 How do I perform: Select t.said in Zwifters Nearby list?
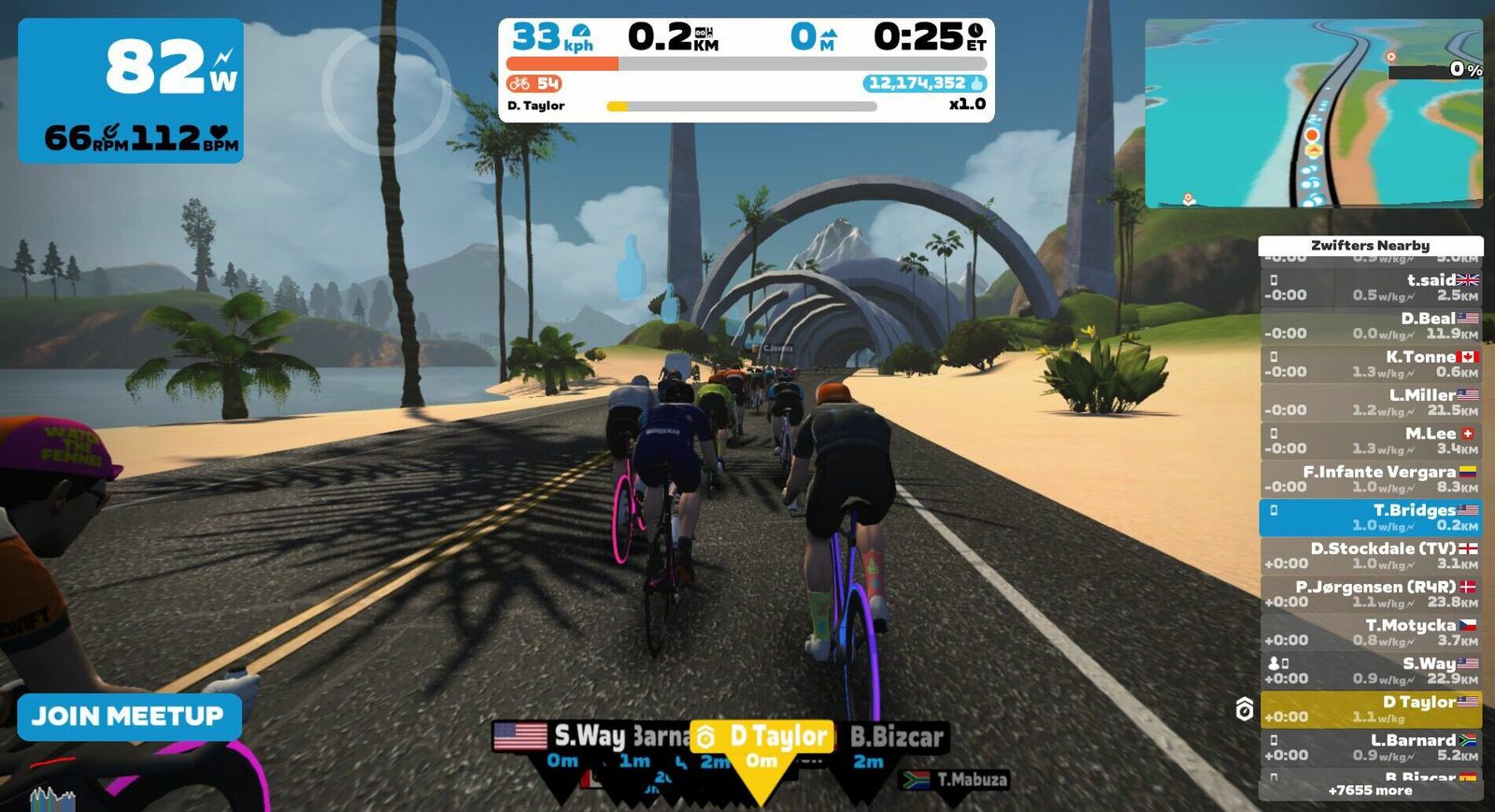pos(1370,287)
